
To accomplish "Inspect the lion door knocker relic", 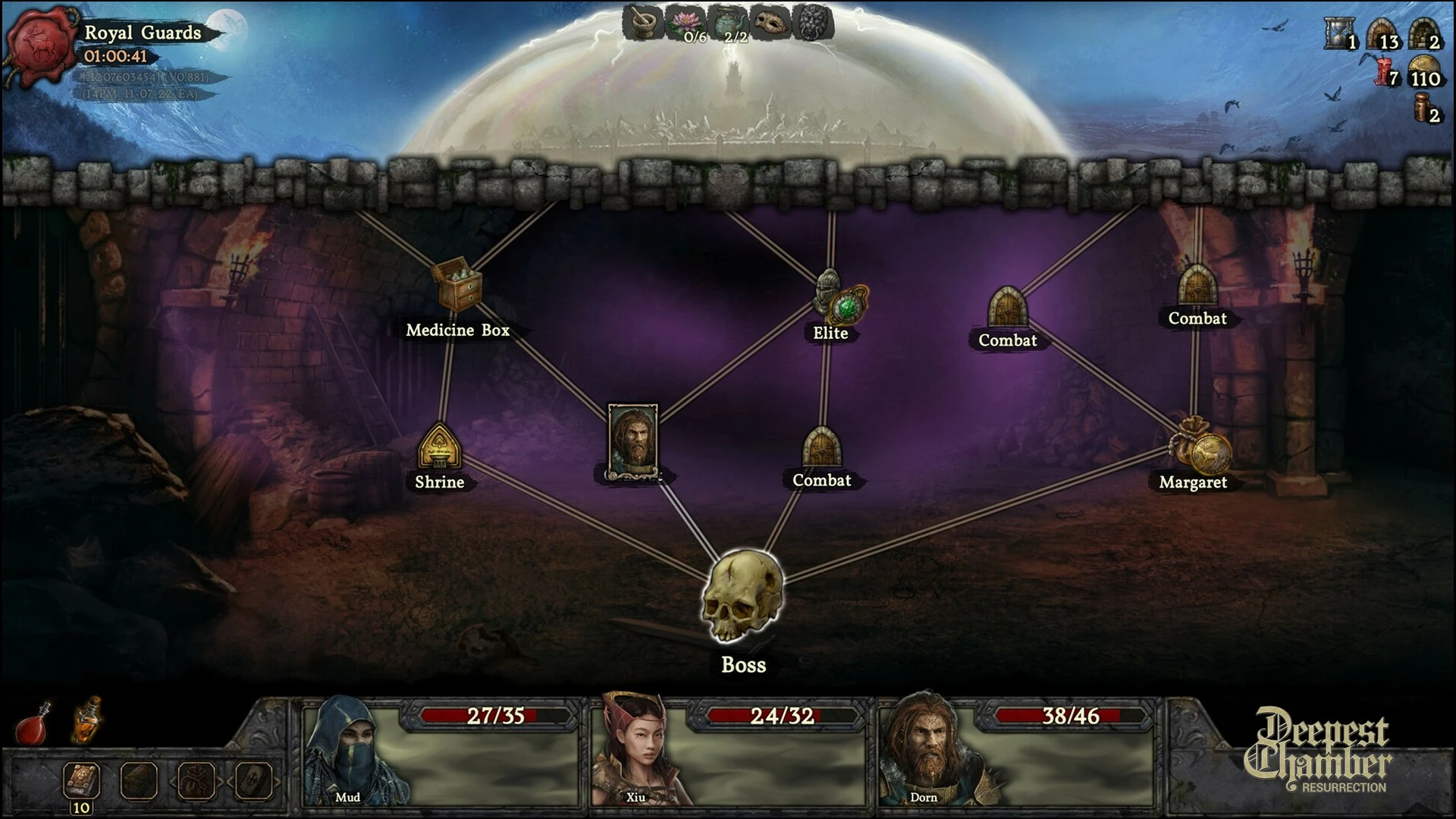I will [811, 23].
